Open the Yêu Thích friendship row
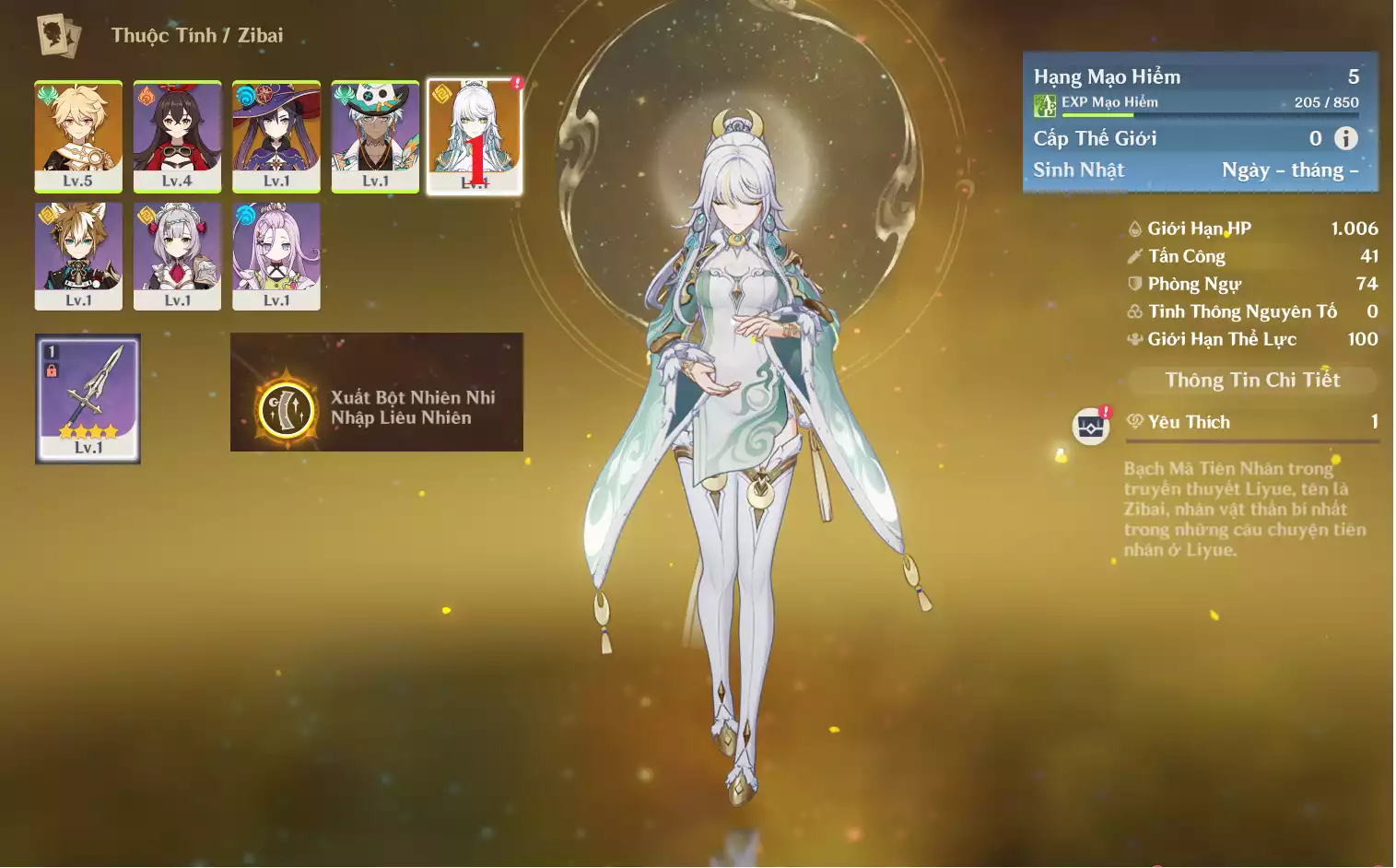 pyautogui.click(x=1252, y=422)
